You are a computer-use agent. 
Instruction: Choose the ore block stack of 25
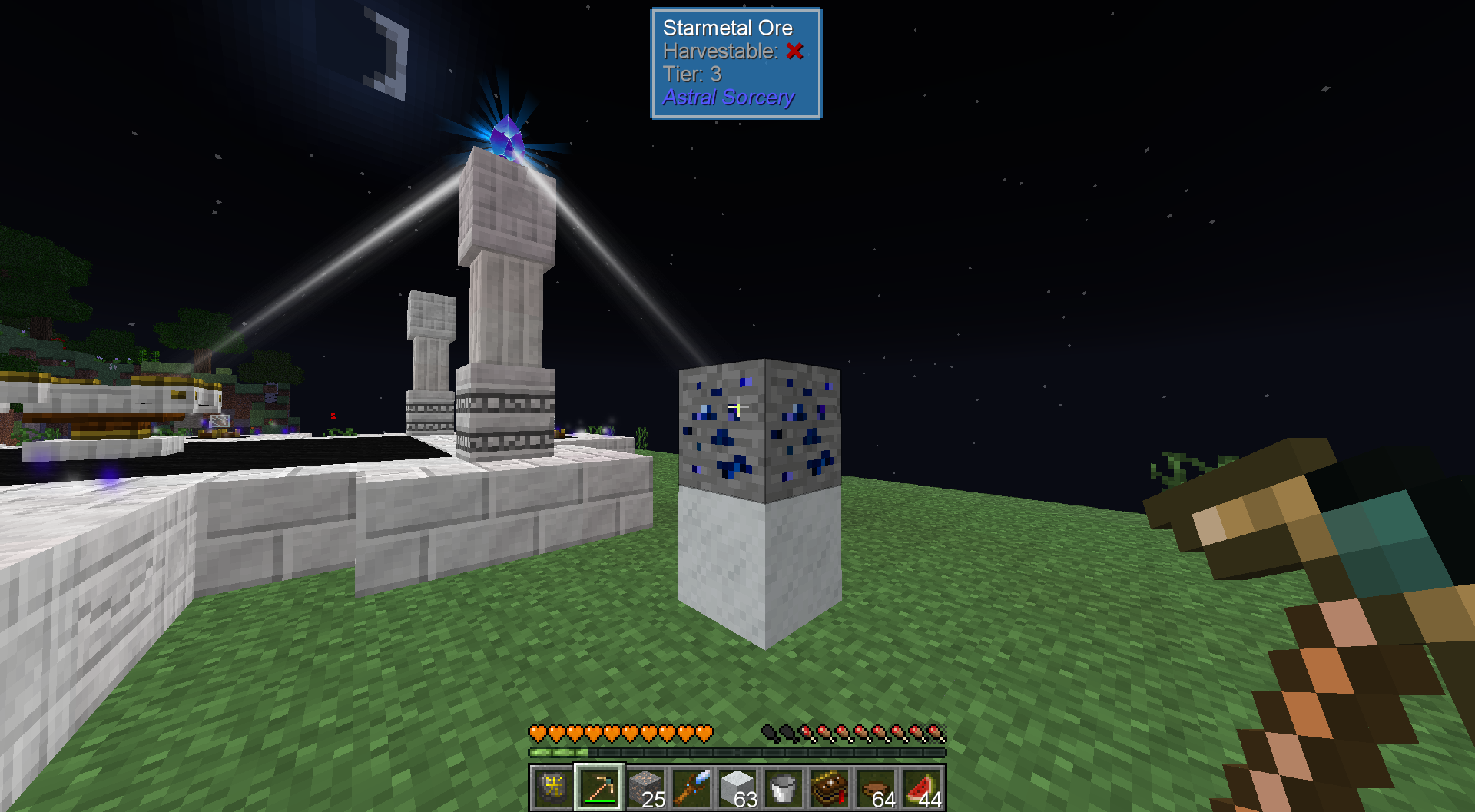tap(645, 787)
